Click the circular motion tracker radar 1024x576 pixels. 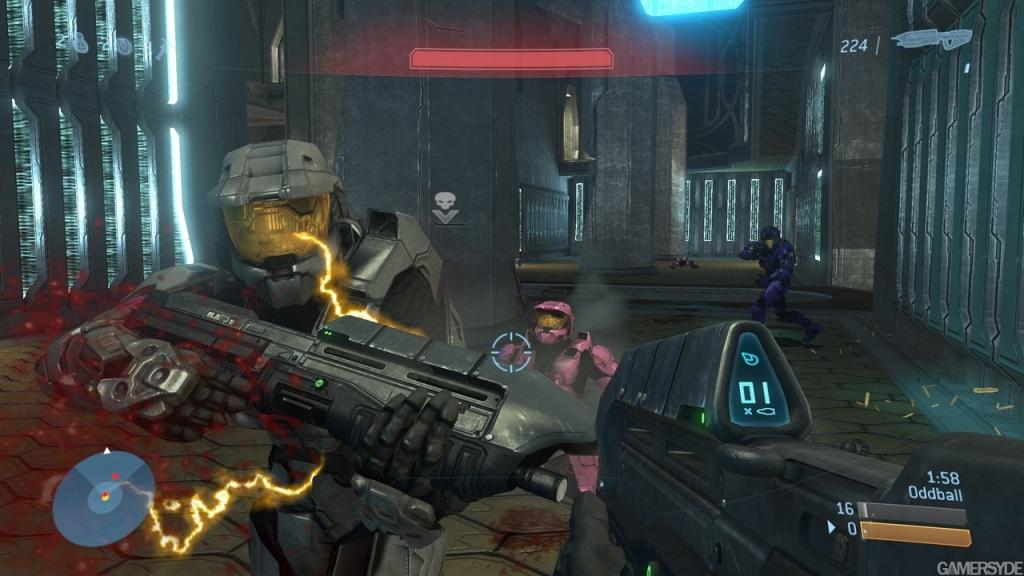pos(103,496)
